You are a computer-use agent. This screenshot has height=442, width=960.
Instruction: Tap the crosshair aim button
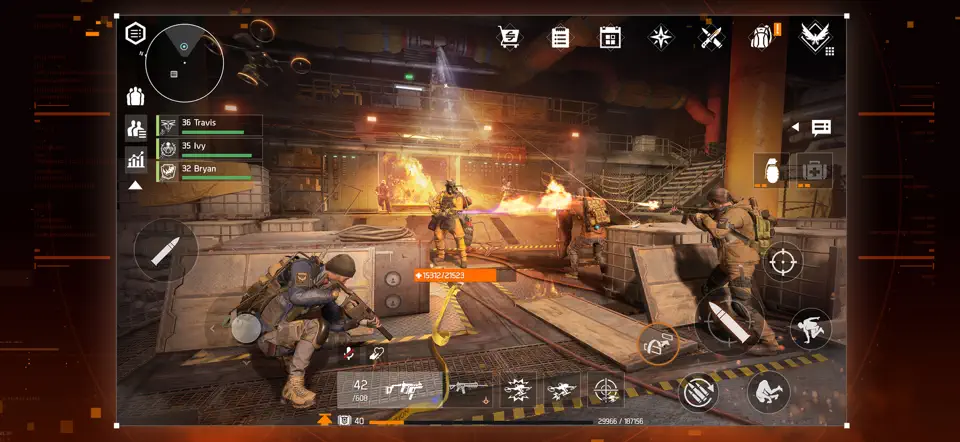pyautogui.click(x=783, y=262)
